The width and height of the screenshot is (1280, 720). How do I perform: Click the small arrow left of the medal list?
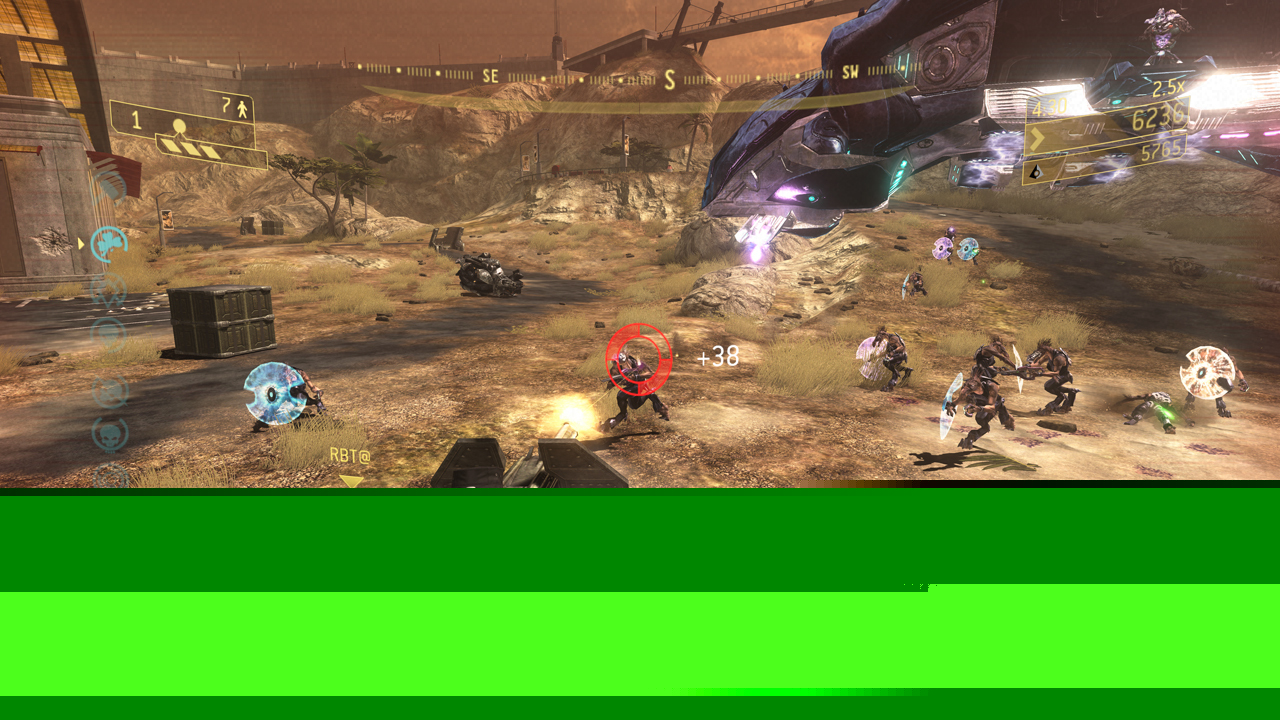(x=81, y=242)
